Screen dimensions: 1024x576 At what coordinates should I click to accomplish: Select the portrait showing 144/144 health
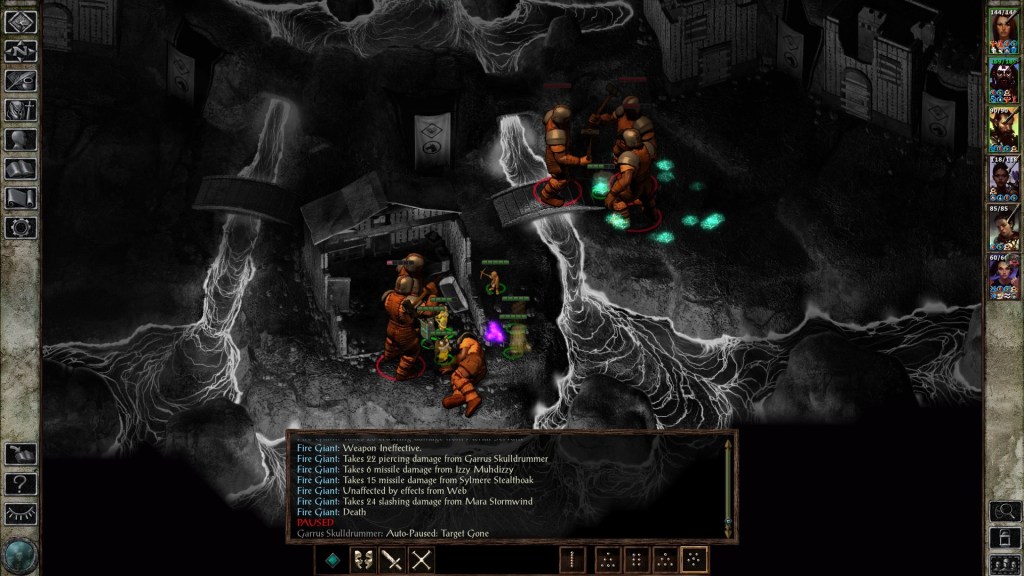coord(1003,32)
